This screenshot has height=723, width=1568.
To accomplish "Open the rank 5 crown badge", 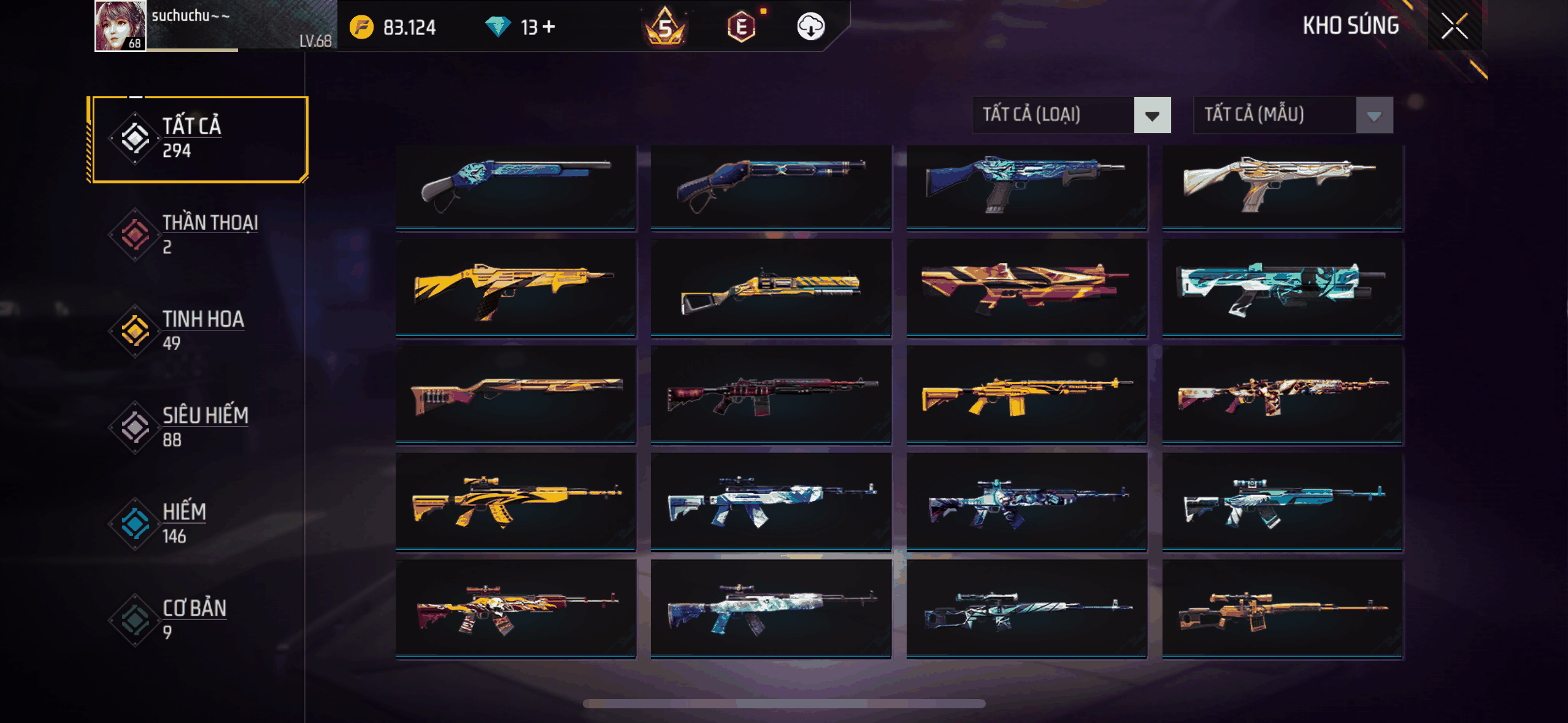I will tap(665, 26).
